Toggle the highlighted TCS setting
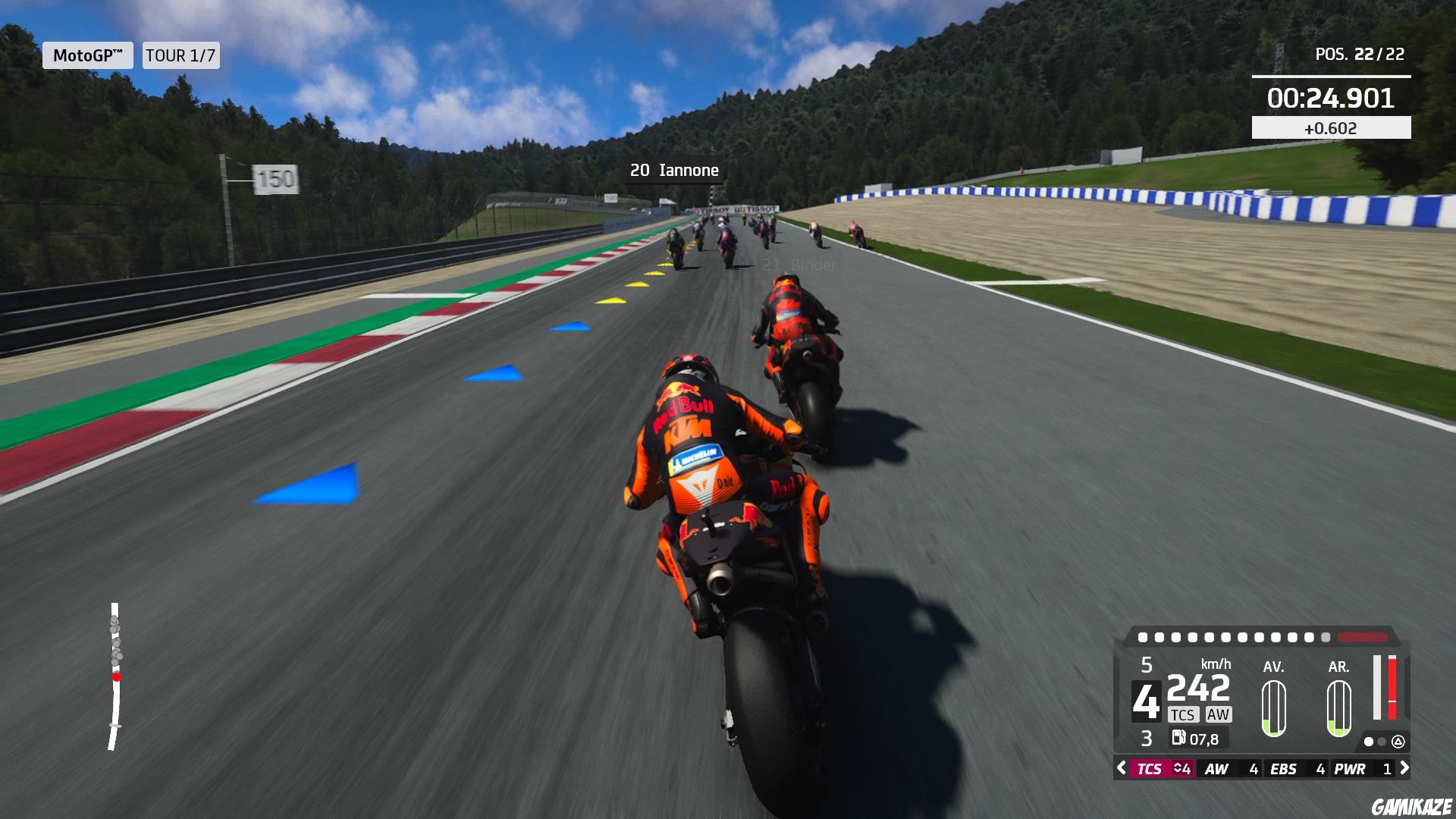 point(1150,769)
